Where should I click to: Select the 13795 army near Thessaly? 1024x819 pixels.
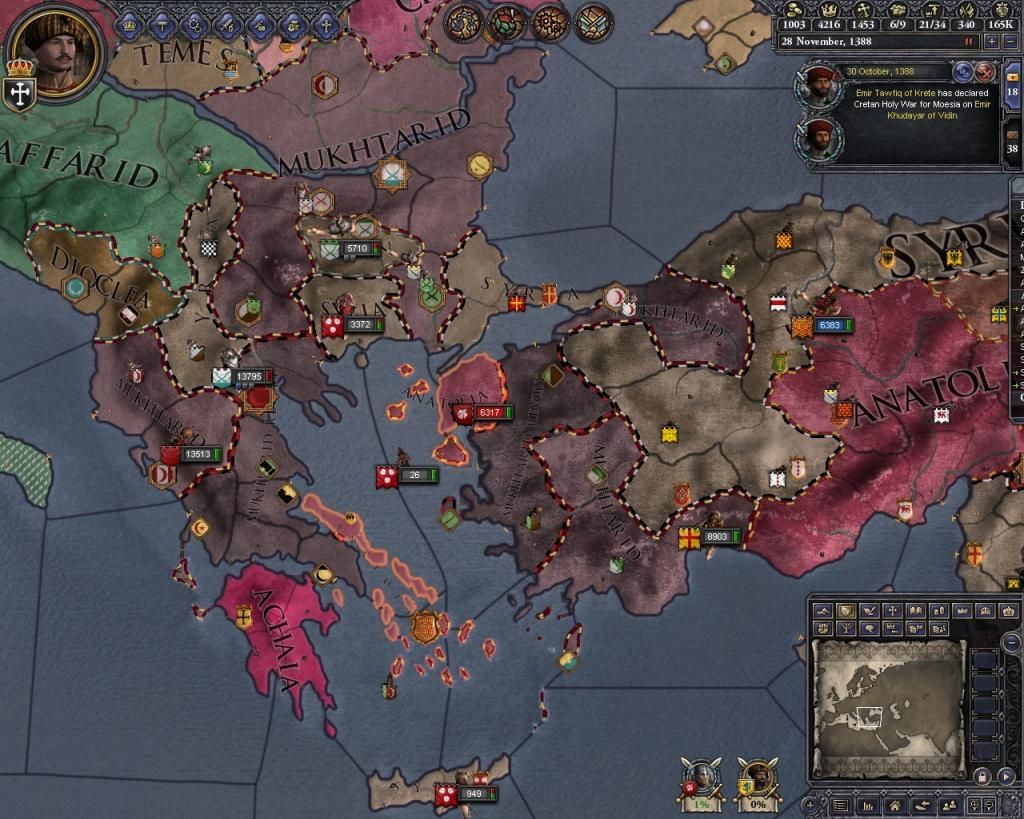[249, 376]
